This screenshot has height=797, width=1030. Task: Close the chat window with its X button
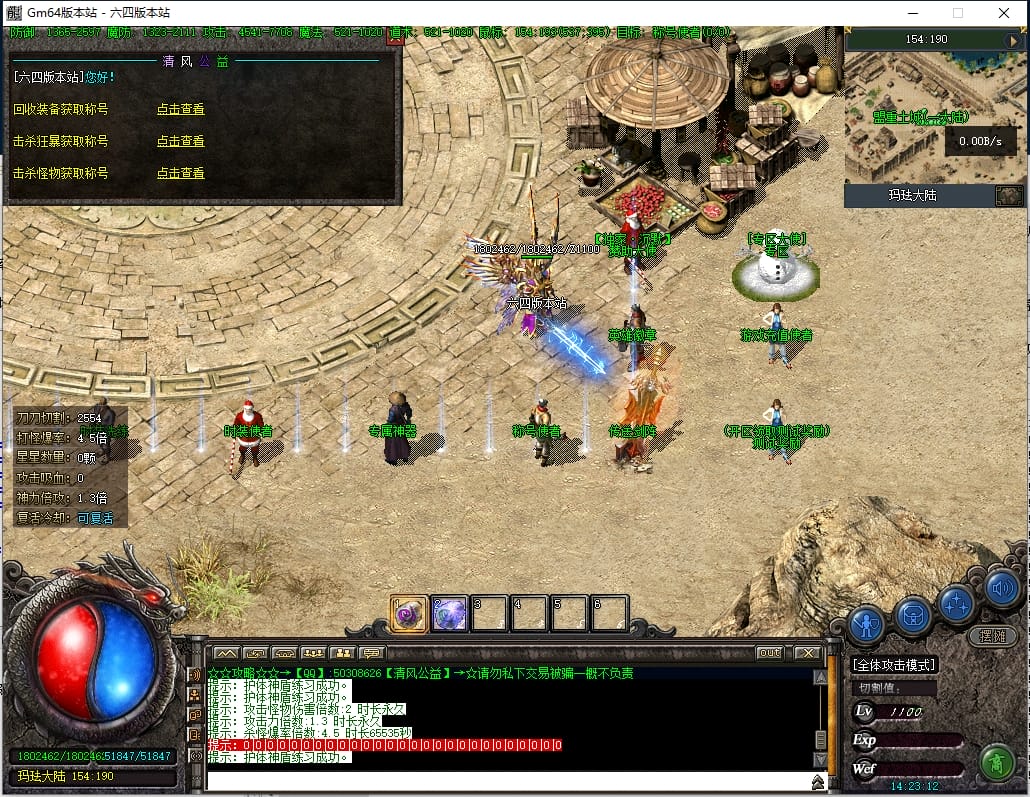(x=806, y=653)
